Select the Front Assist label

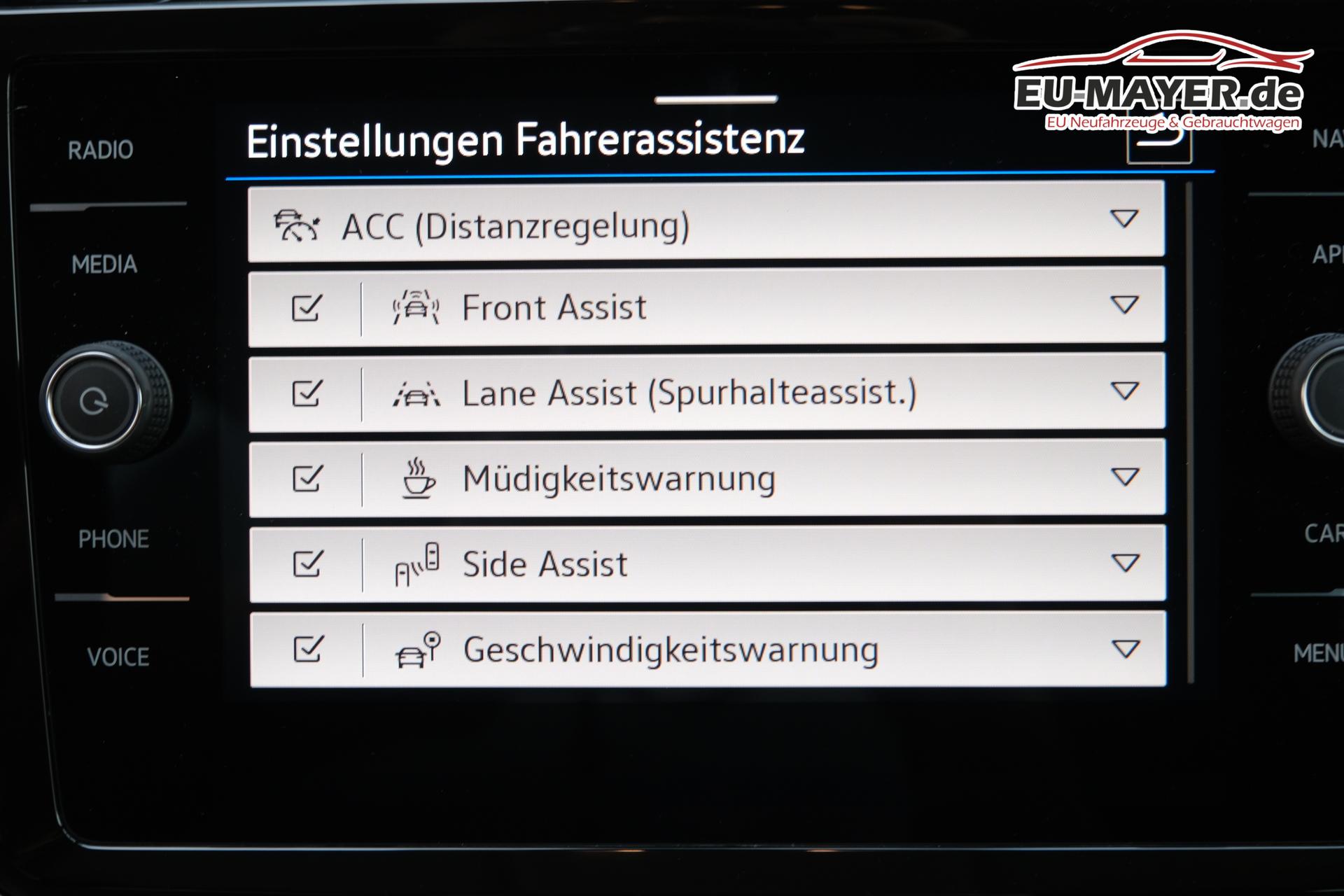pyautogui.click(x=554, y=308)
